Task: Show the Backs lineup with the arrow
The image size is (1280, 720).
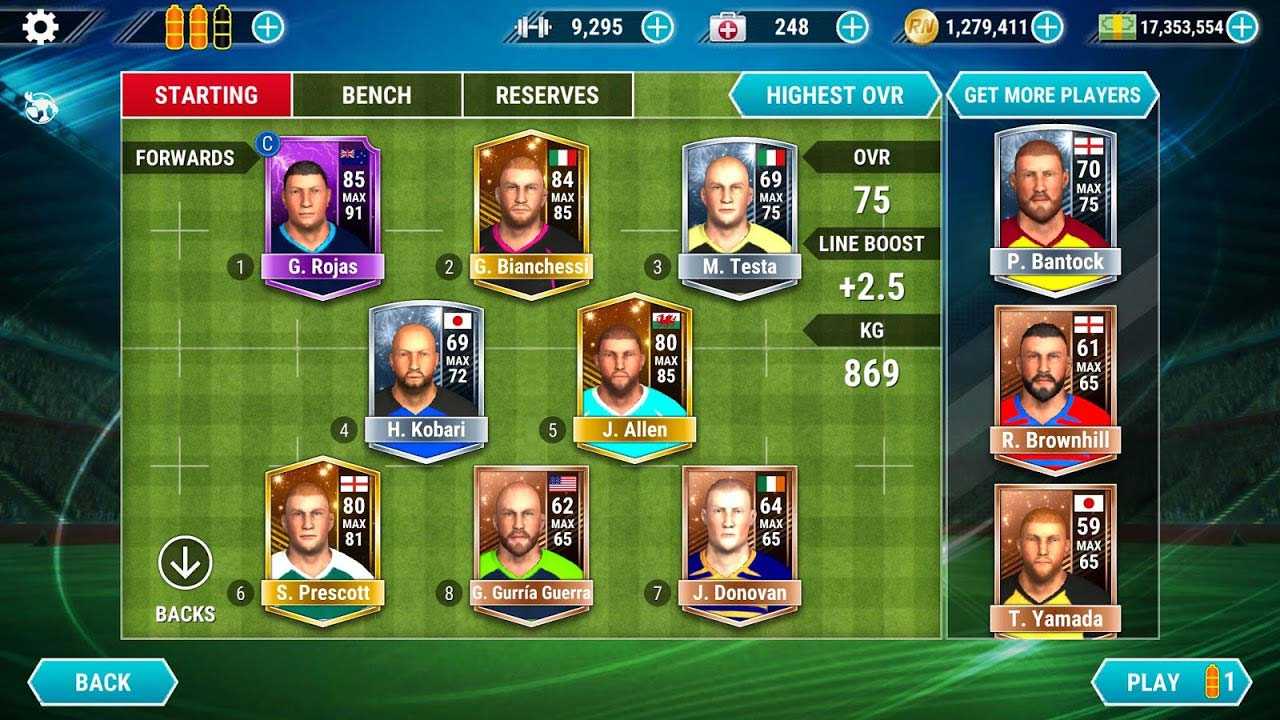Action: (x=185, y=563)
